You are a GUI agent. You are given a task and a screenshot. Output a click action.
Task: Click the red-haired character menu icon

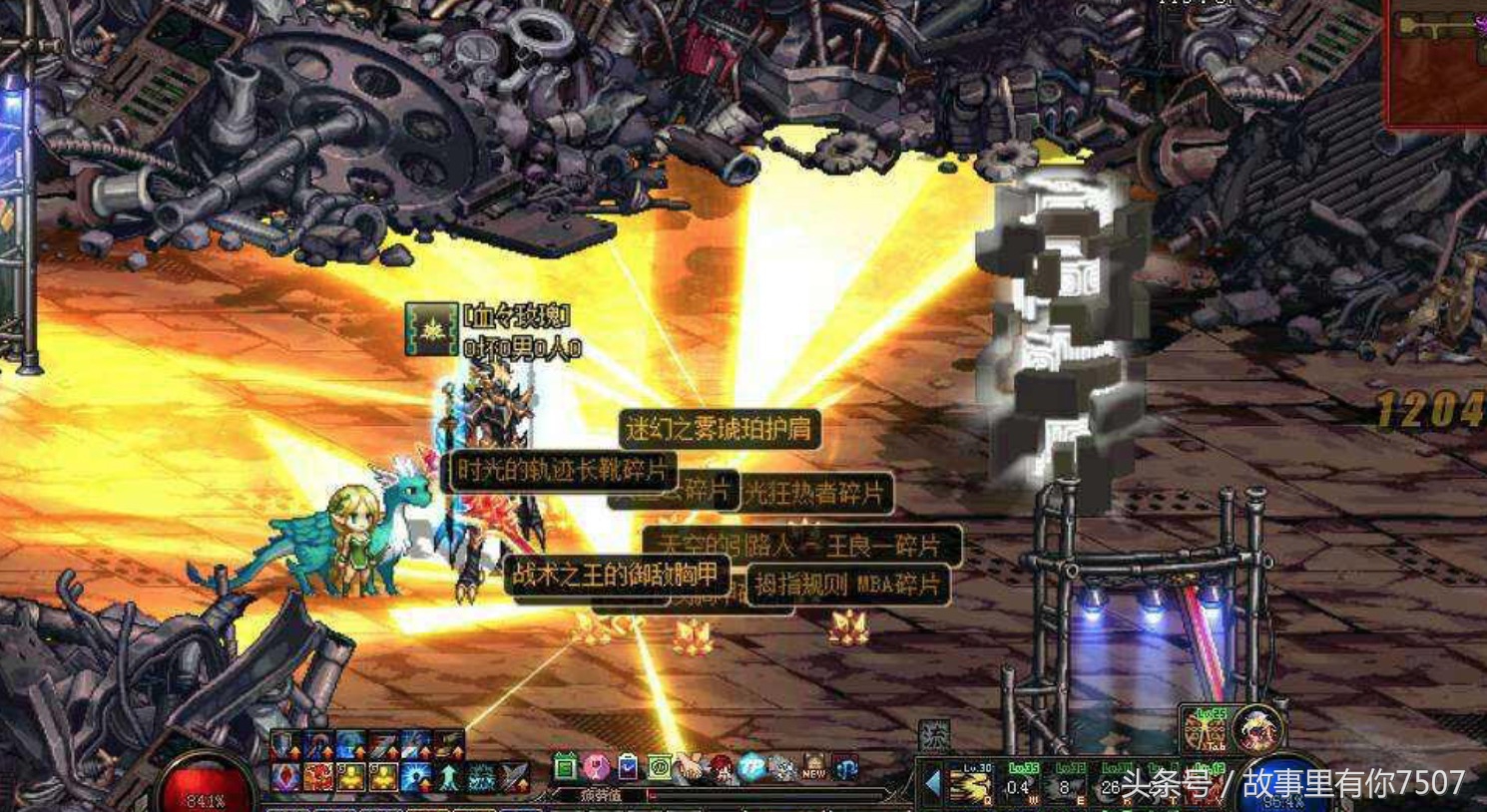pos(720,768)
